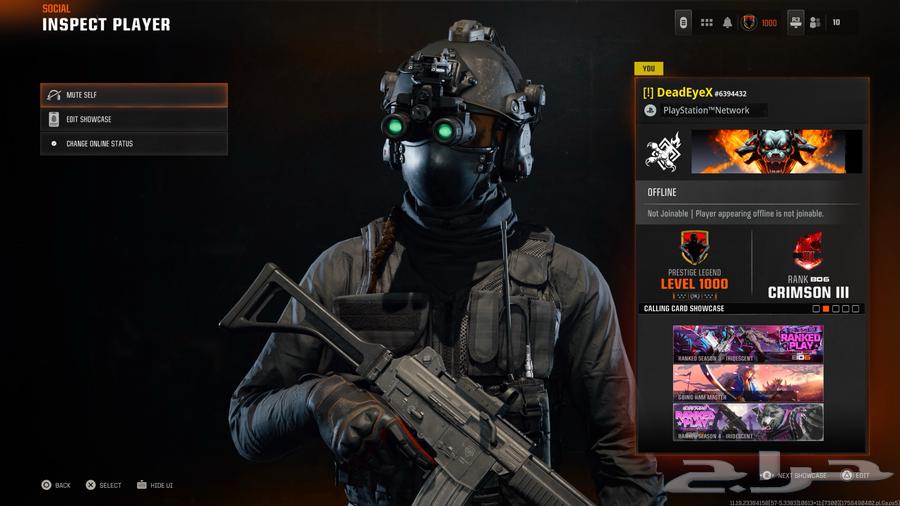The height and width of the screenshot is (506, 900).
Task: Choose Change Online Status
Action: [134, 144]
